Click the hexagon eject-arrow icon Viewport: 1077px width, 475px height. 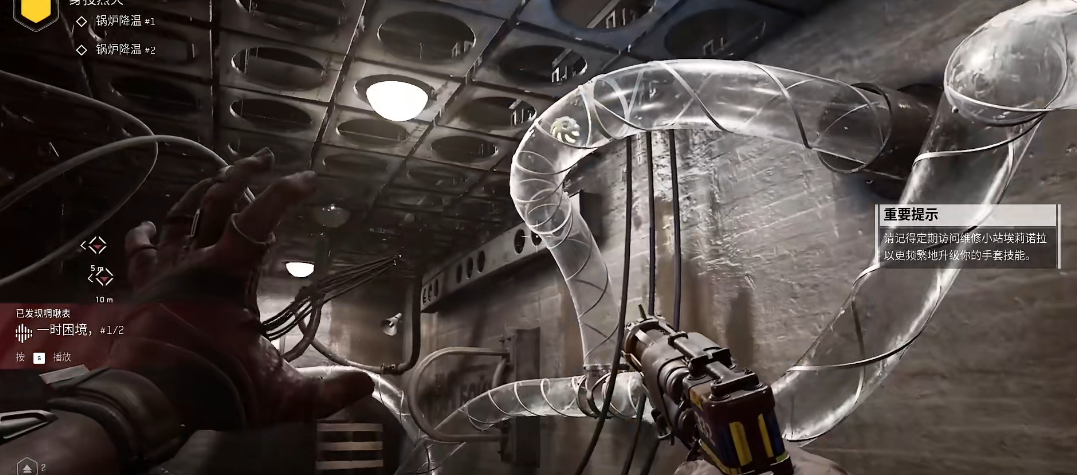click(x=25, y=465)
